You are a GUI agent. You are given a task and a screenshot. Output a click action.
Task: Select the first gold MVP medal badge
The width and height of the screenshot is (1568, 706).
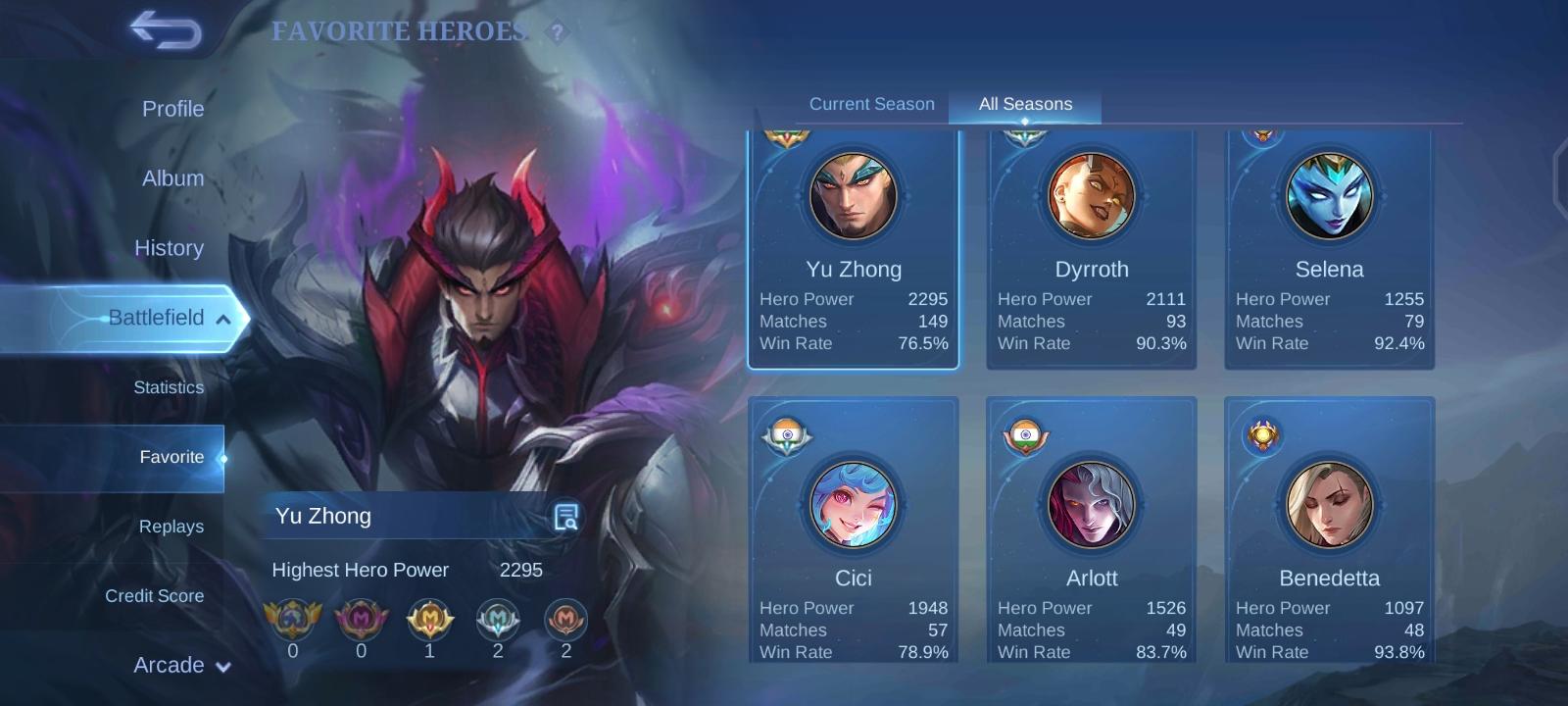pyautogui.click(x=291, y=620)
